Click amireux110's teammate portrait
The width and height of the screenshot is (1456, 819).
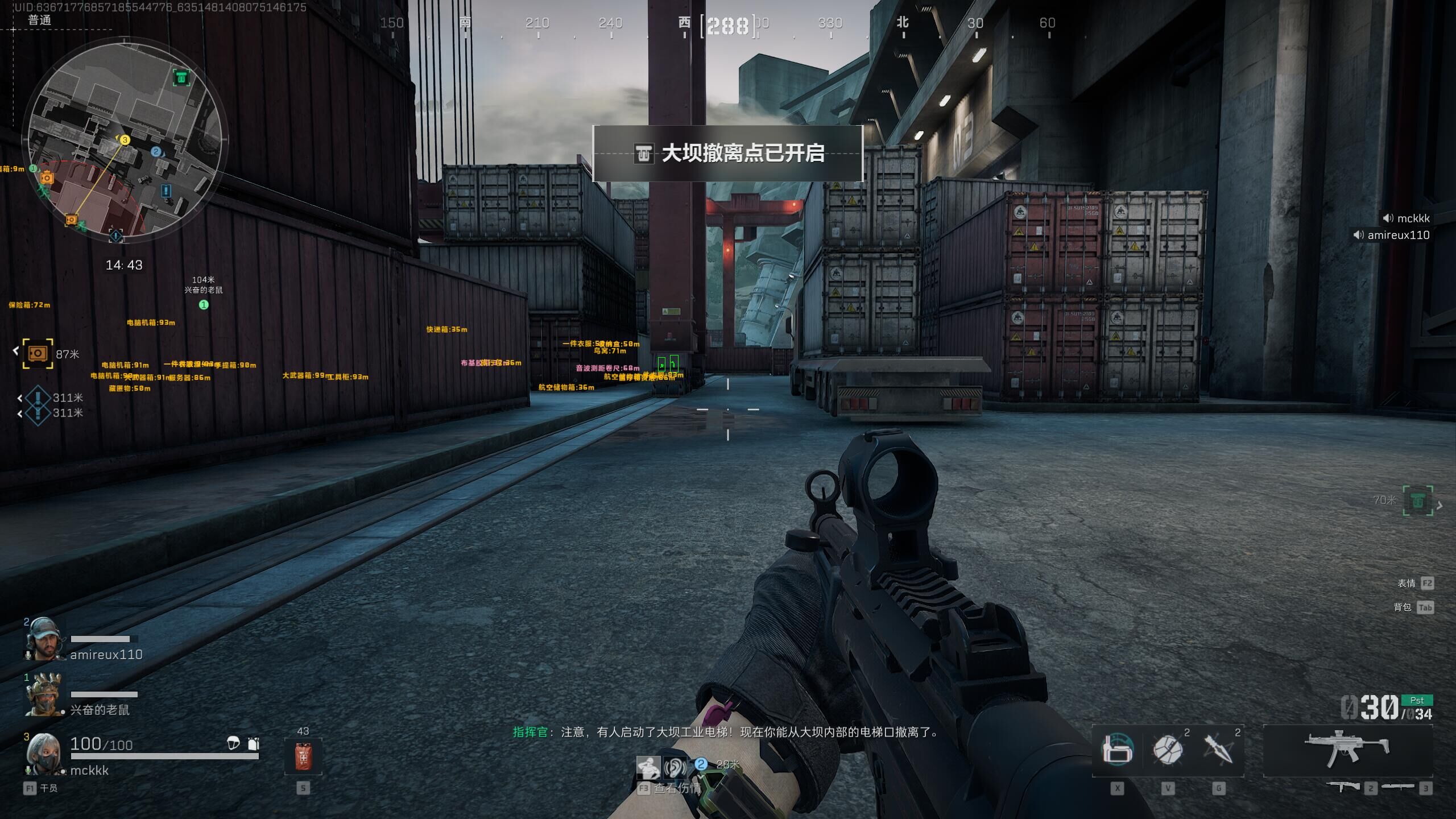click(x=43, y=639)
